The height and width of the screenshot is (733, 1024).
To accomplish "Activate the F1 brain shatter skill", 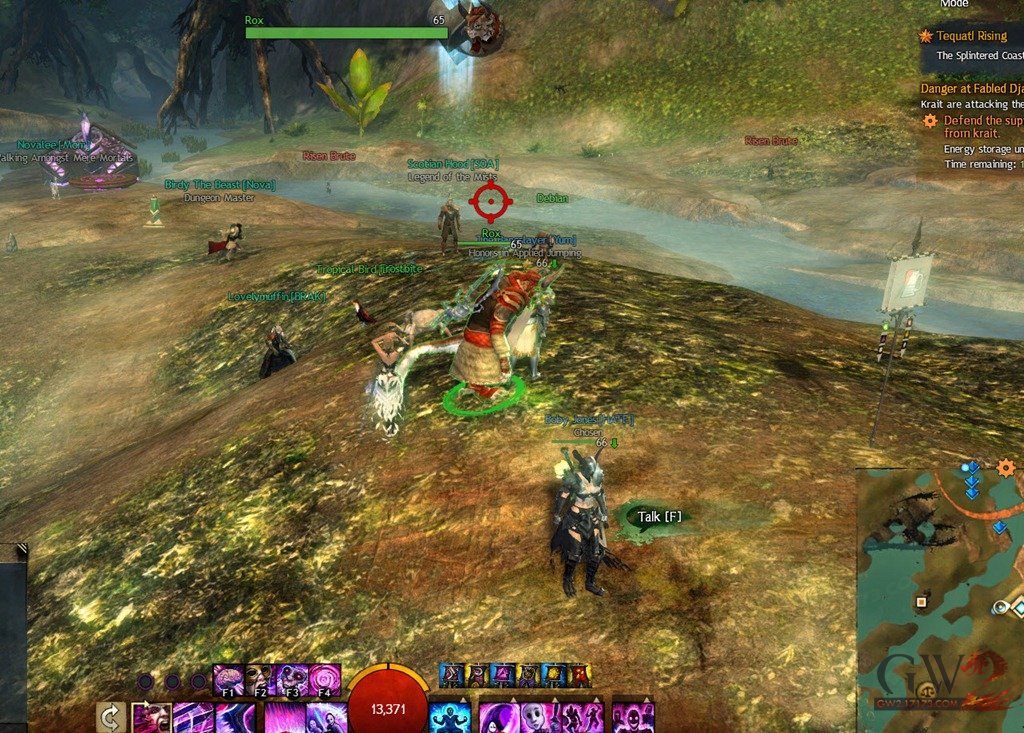I will pyautogui.click(x=227, y=679).
